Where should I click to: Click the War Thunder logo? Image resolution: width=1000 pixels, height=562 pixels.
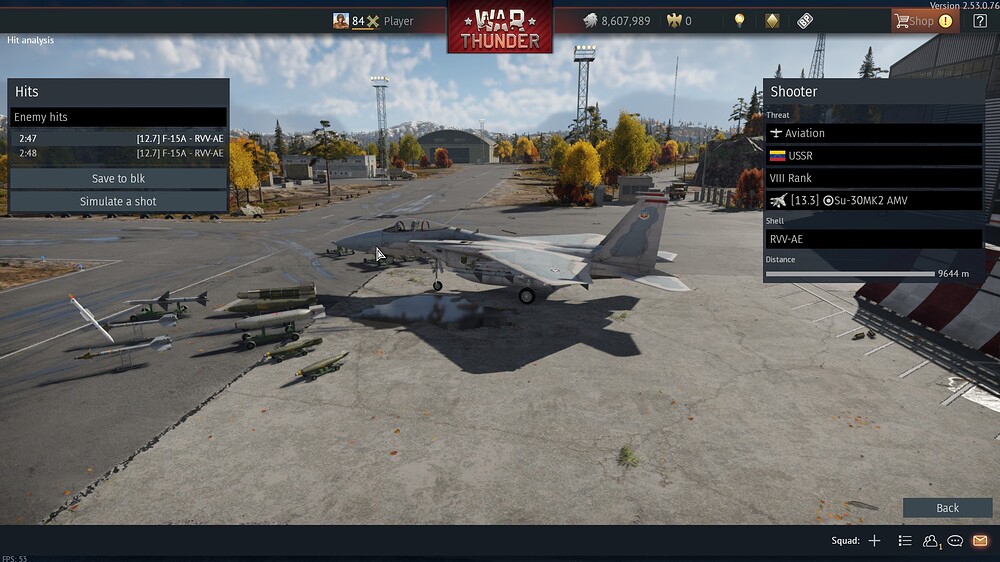pos(500,27)
